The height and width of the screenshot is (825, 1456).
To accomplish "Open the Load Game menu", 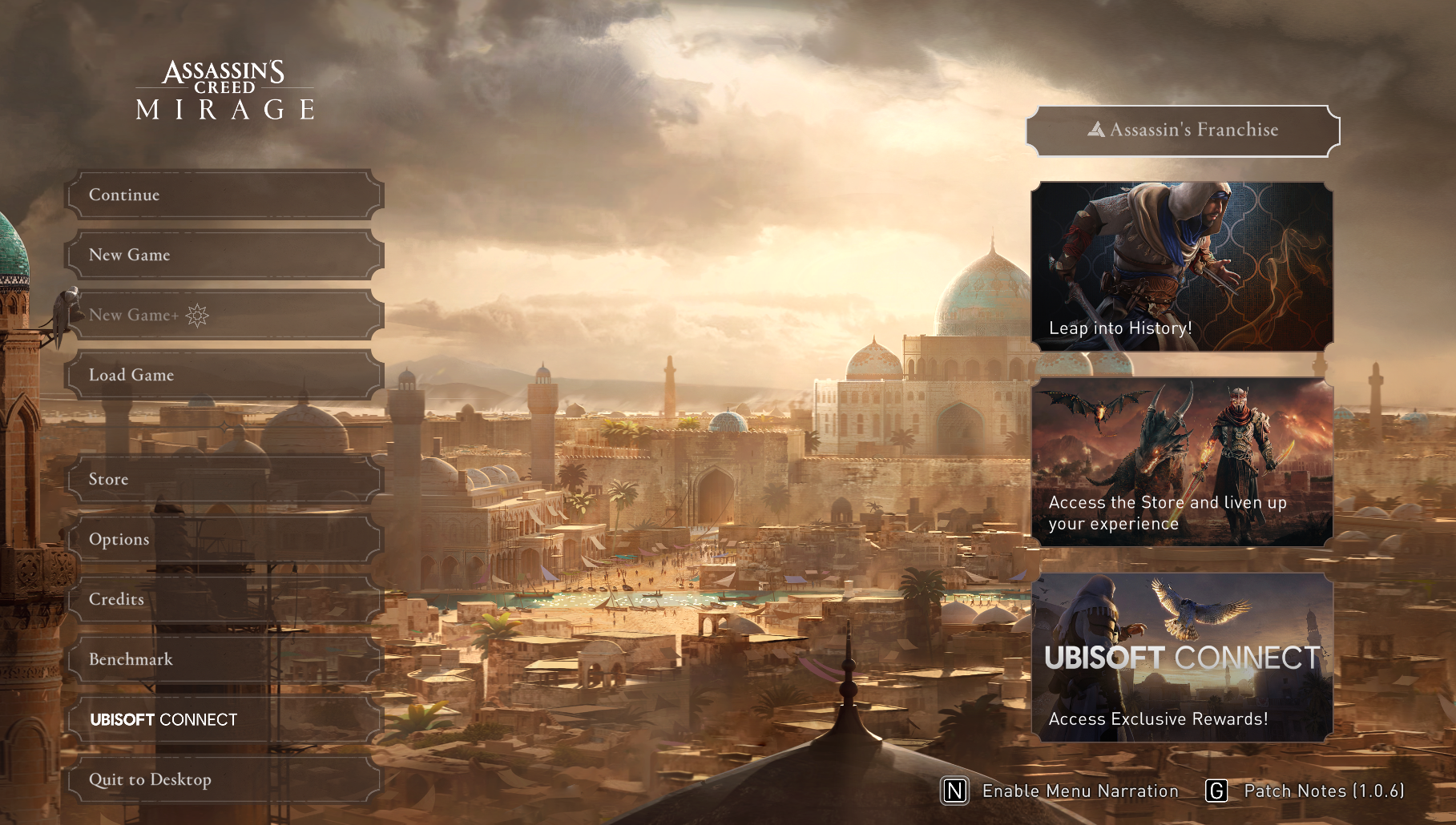I will 224,375.
